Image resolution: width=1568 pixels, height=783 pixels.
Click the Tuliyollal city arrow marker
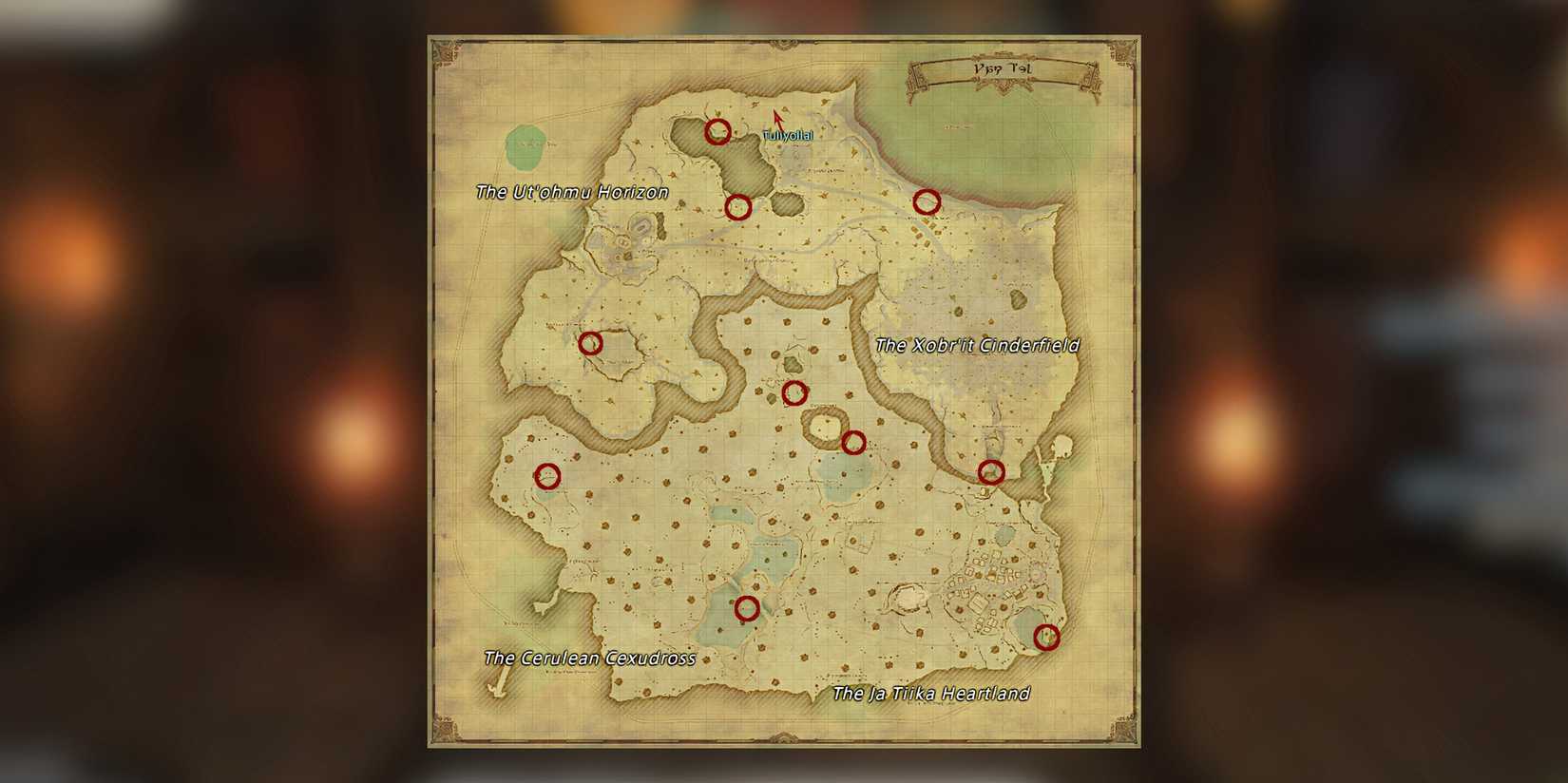tap(776, 120)
